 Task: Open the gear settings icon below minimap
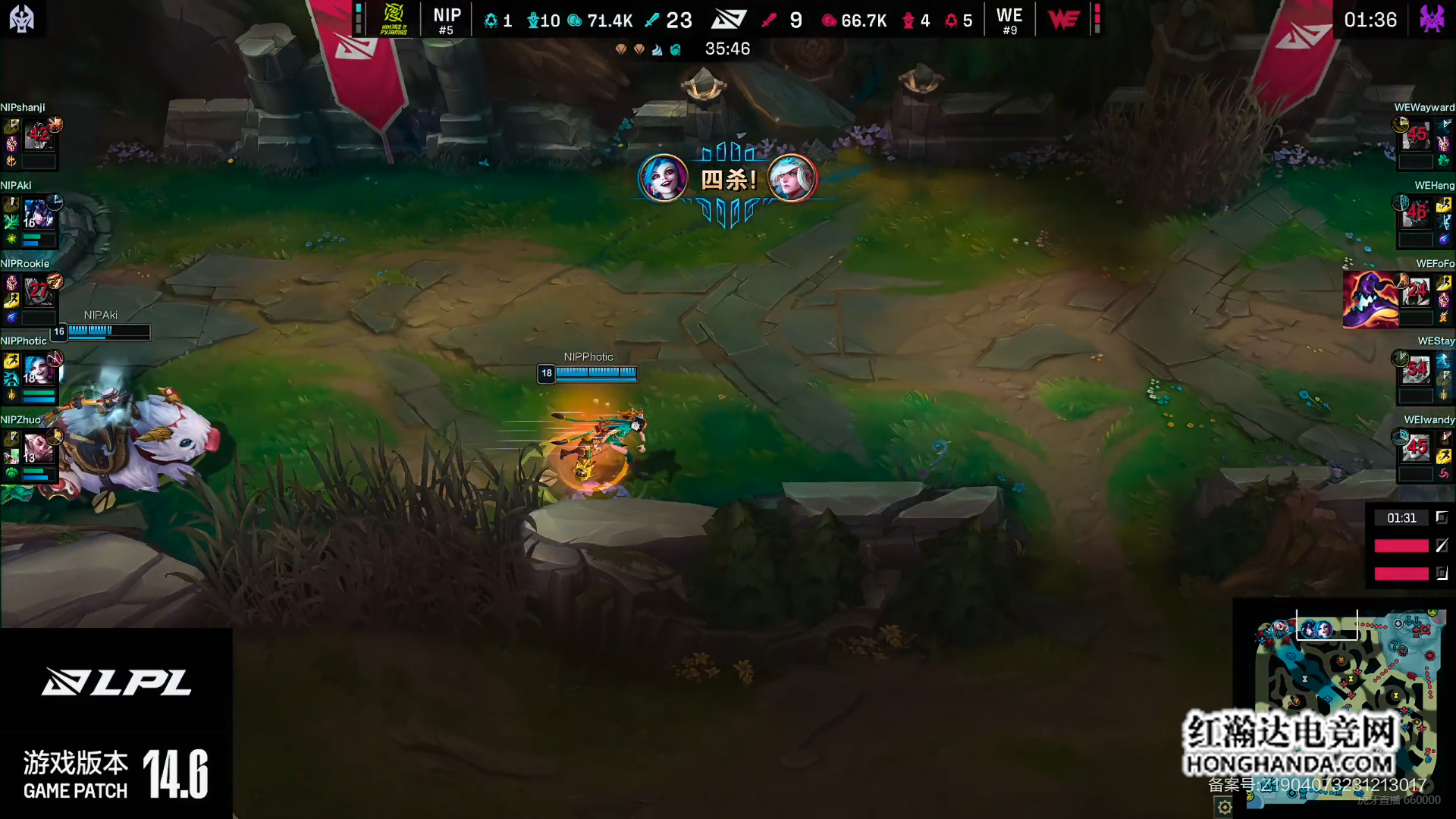1225,808
